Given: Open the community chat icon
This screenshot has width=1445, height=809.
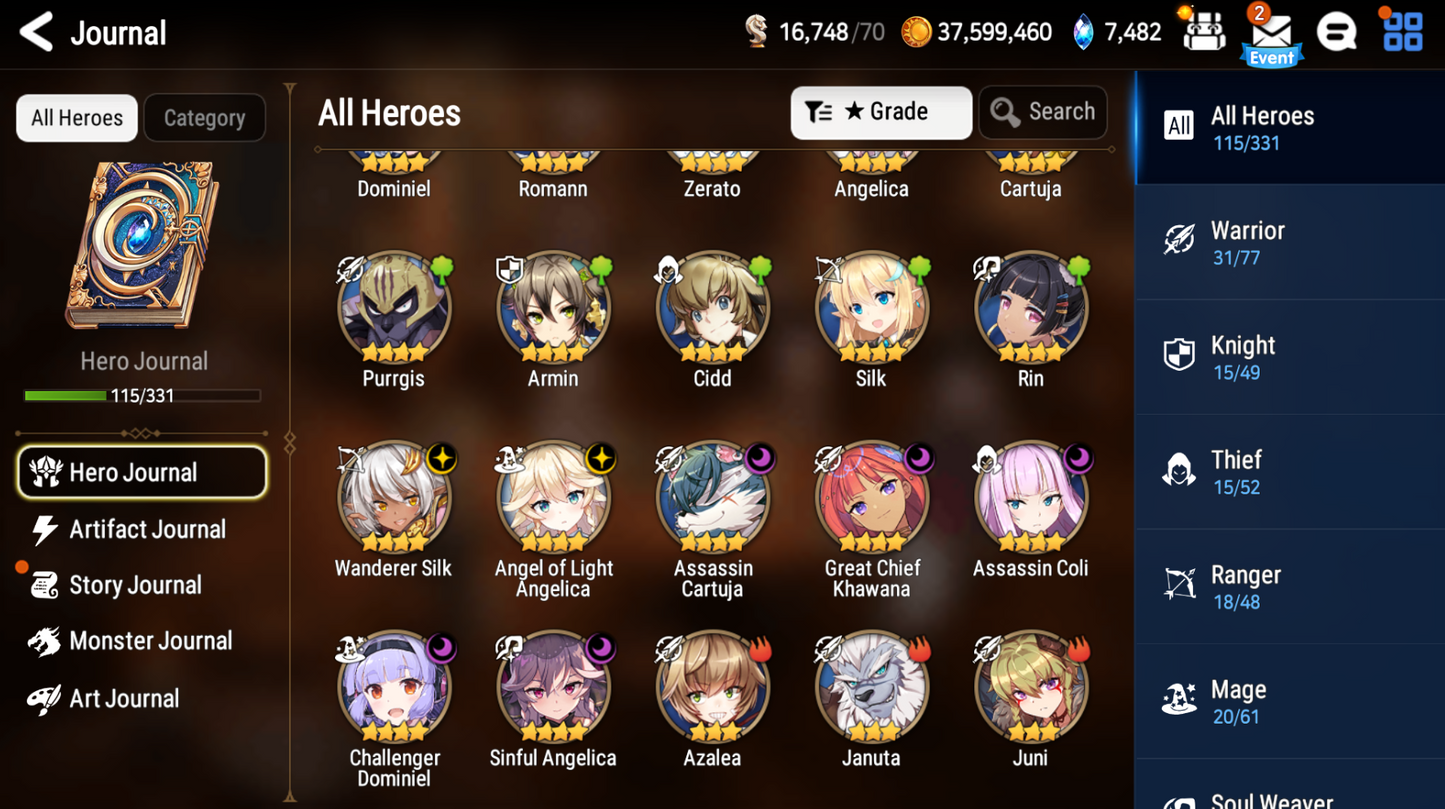Looking at the screenshot, I should point(1337,31).
